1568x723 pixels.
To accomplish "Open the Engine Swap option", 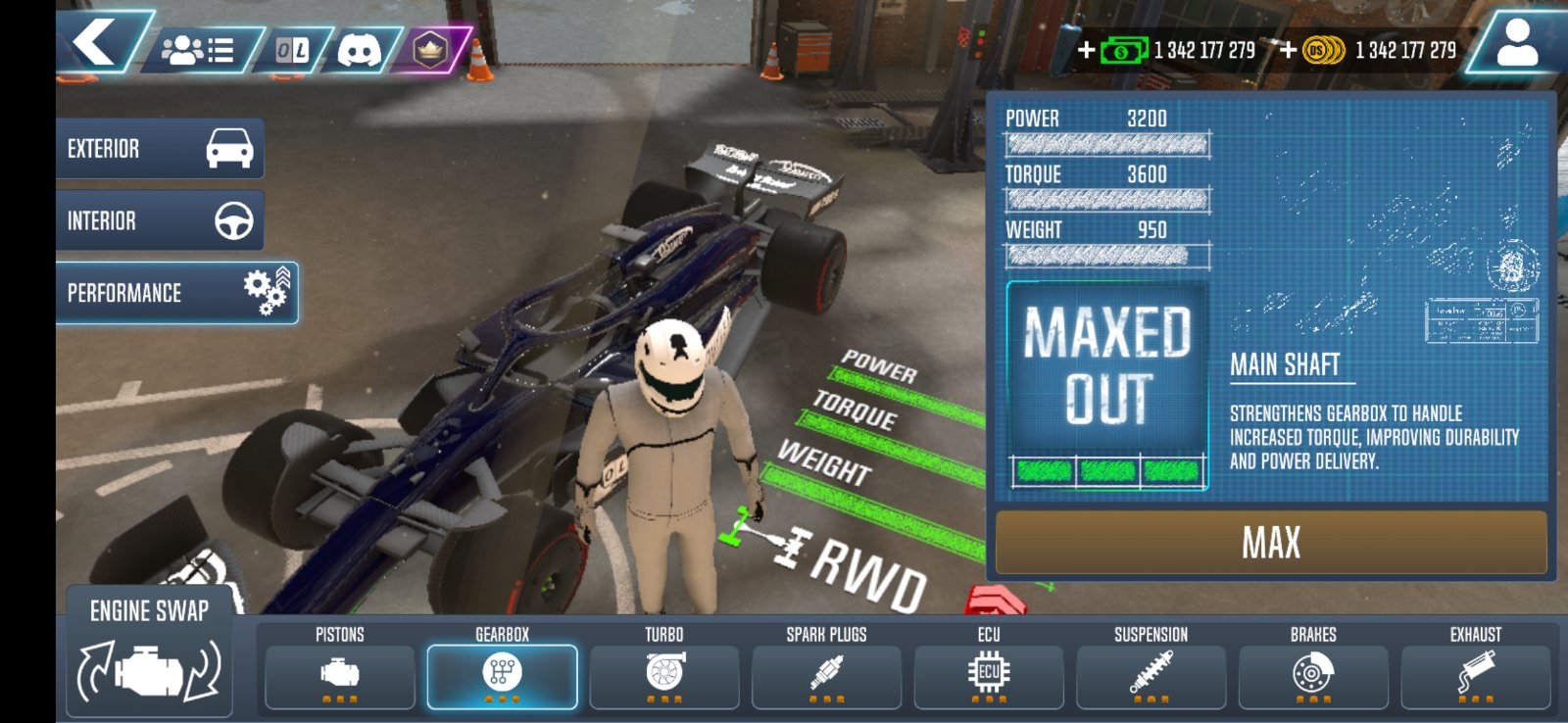I will (x=149, y=651).
